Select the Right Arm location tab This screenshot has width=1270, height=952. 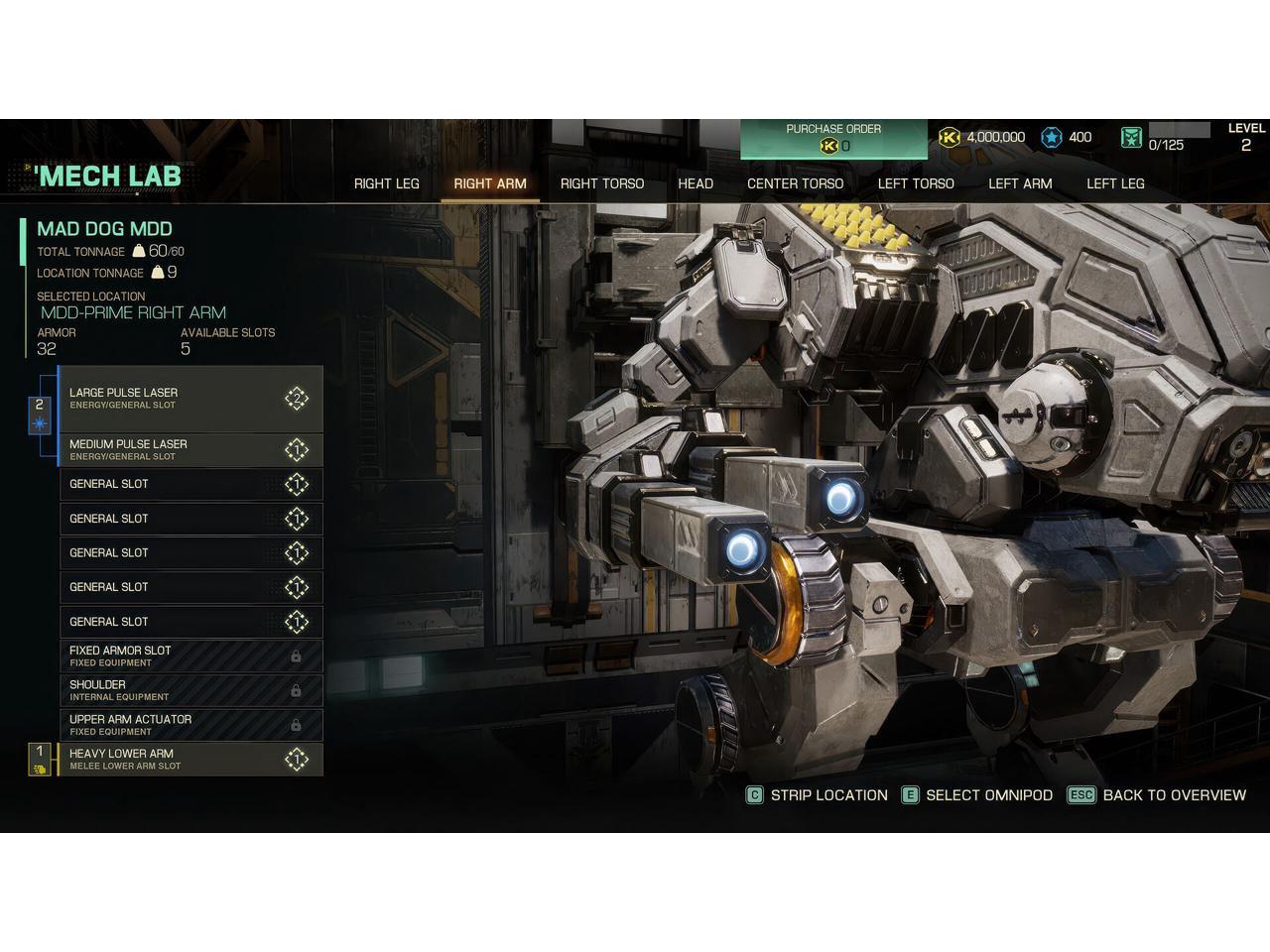490,183
